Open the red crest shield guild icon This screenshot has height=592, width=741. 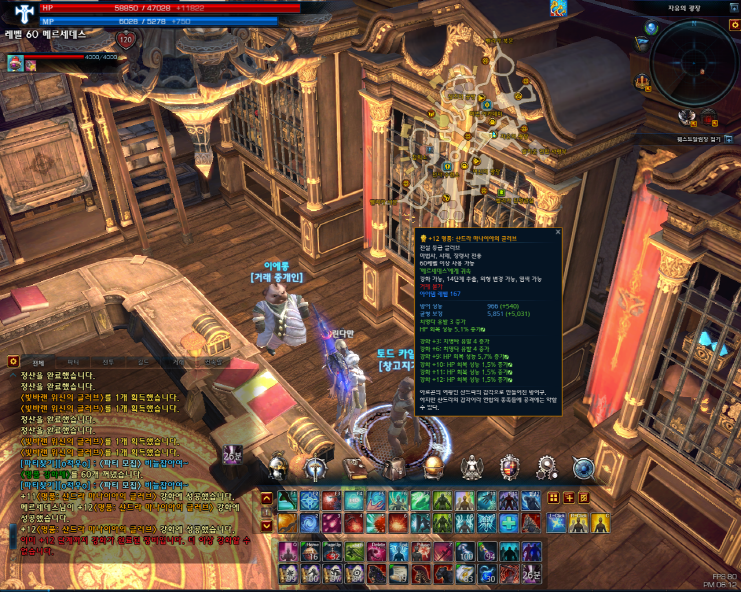coord(509,468)
